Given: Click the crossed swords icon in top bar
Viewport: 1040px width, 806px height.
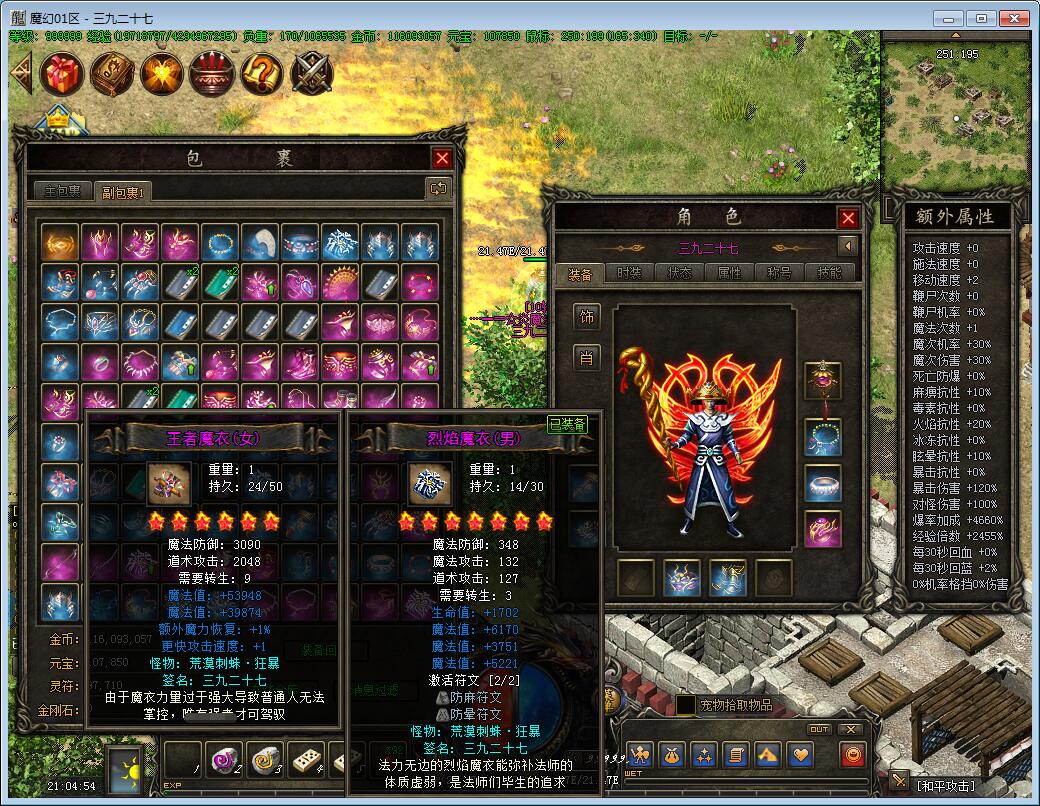Looking at the screenshot, I should (x=312, y=73).
